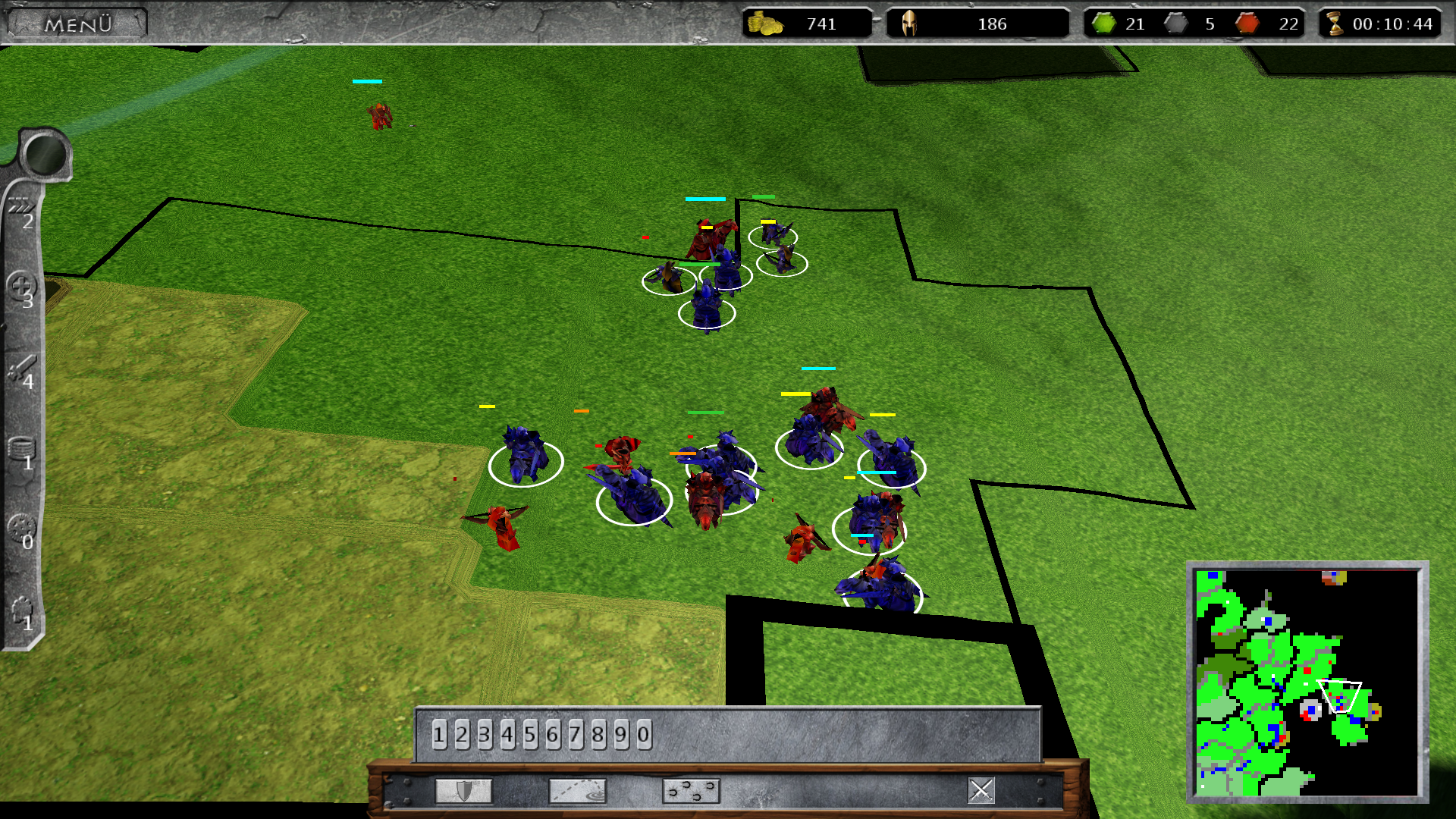Screen dimensions: 1456x819
Task: Select the horseshoe tracks command
Action: 691,791
